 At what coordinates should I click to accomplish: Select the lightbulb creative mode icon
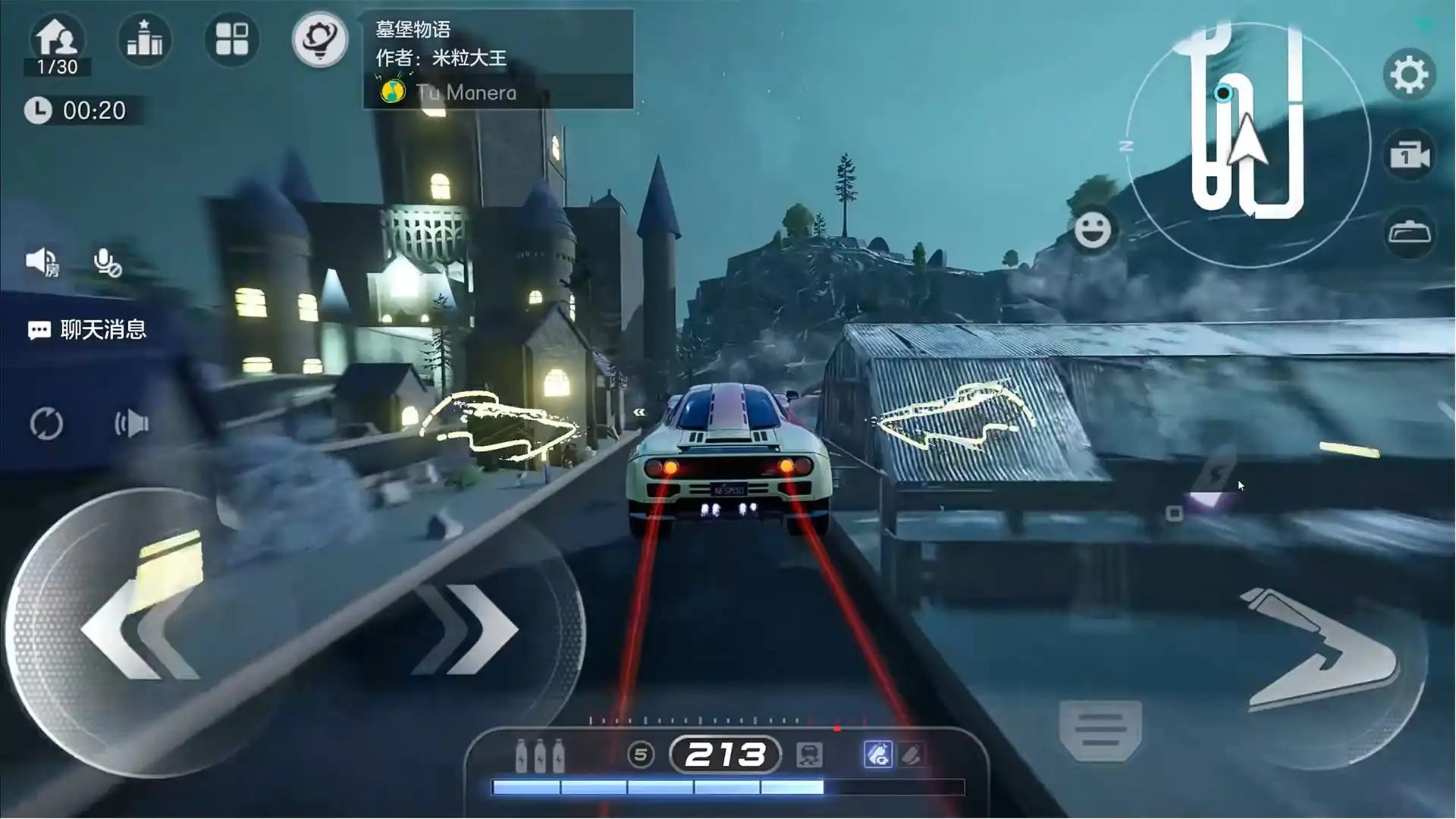coord(320,40)
